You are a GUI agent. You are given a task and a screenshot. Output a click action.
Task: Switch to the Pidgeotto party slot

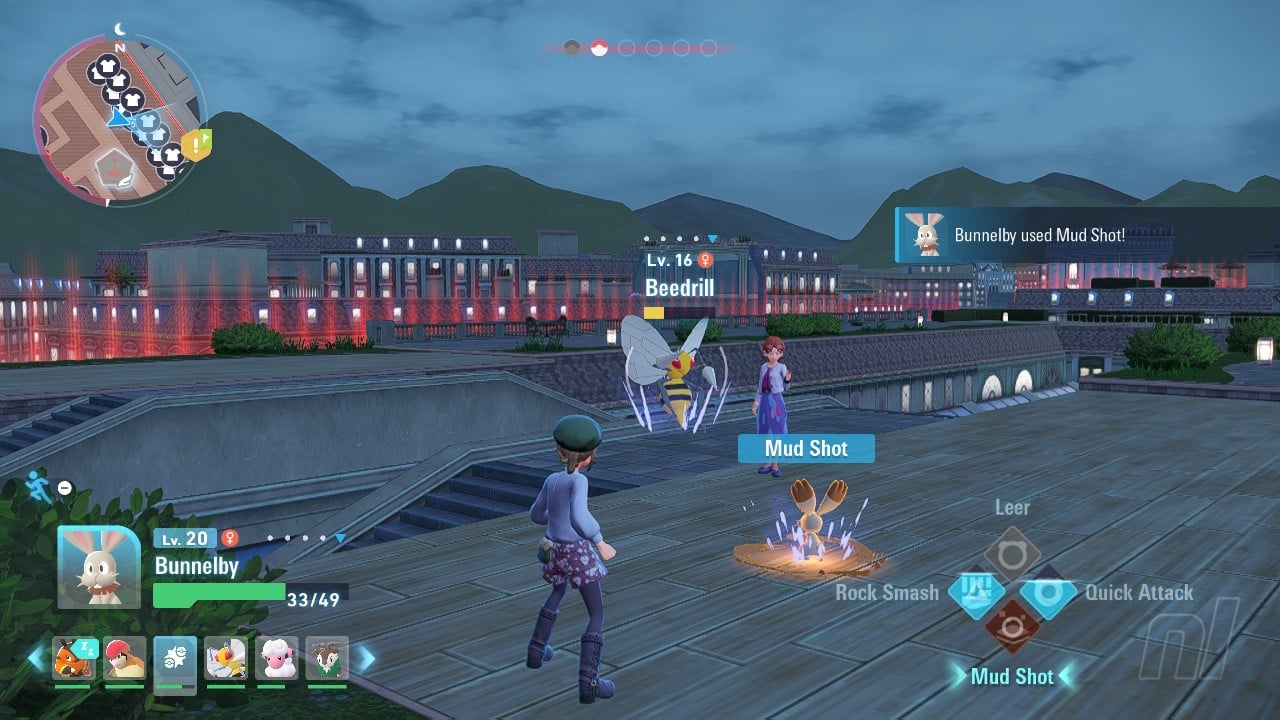(125, 658)
